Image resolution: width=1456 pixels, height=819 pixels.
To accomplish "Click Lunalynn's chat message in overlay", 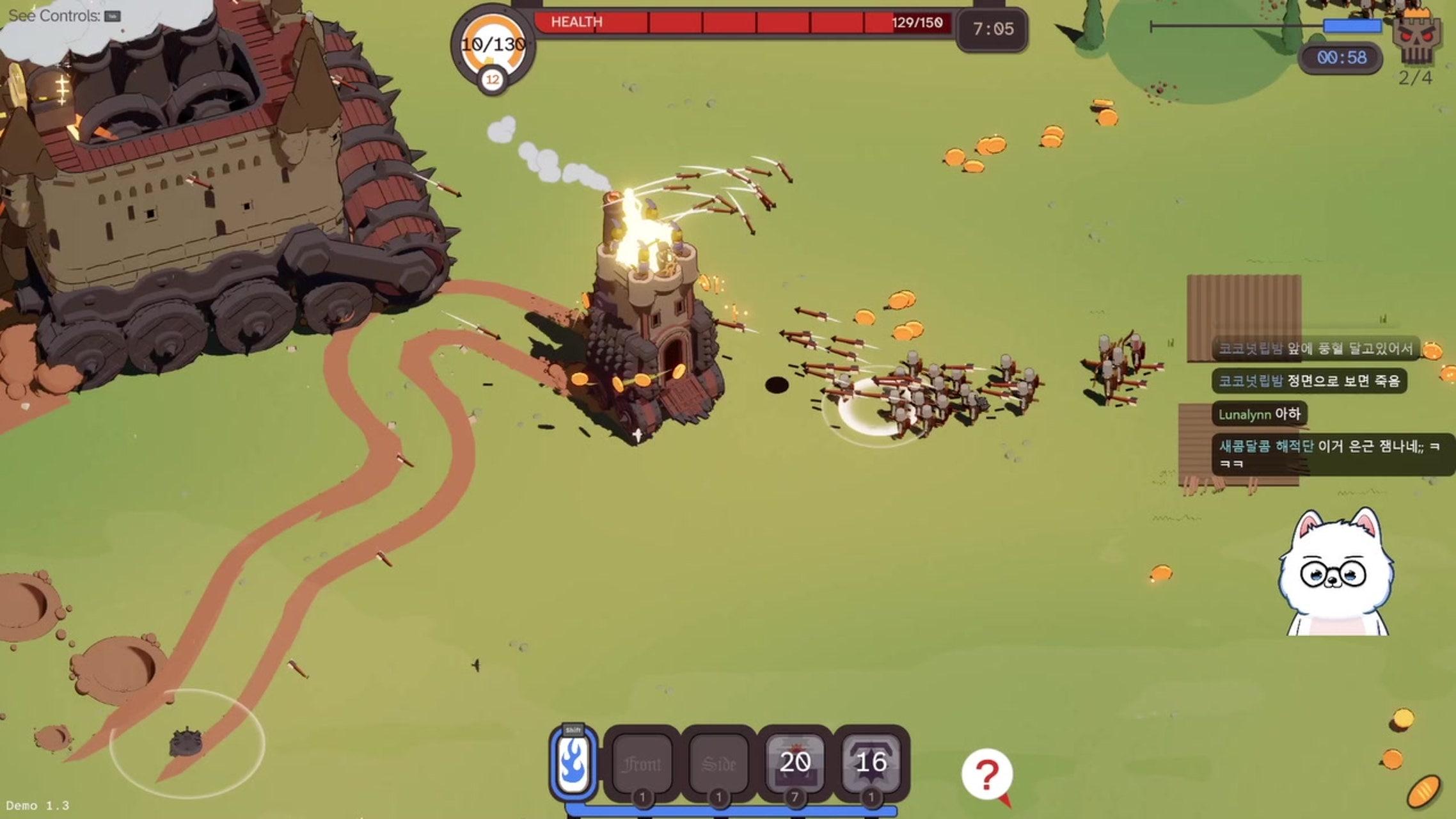I will pyautogui.click(x=1259, y=414).
